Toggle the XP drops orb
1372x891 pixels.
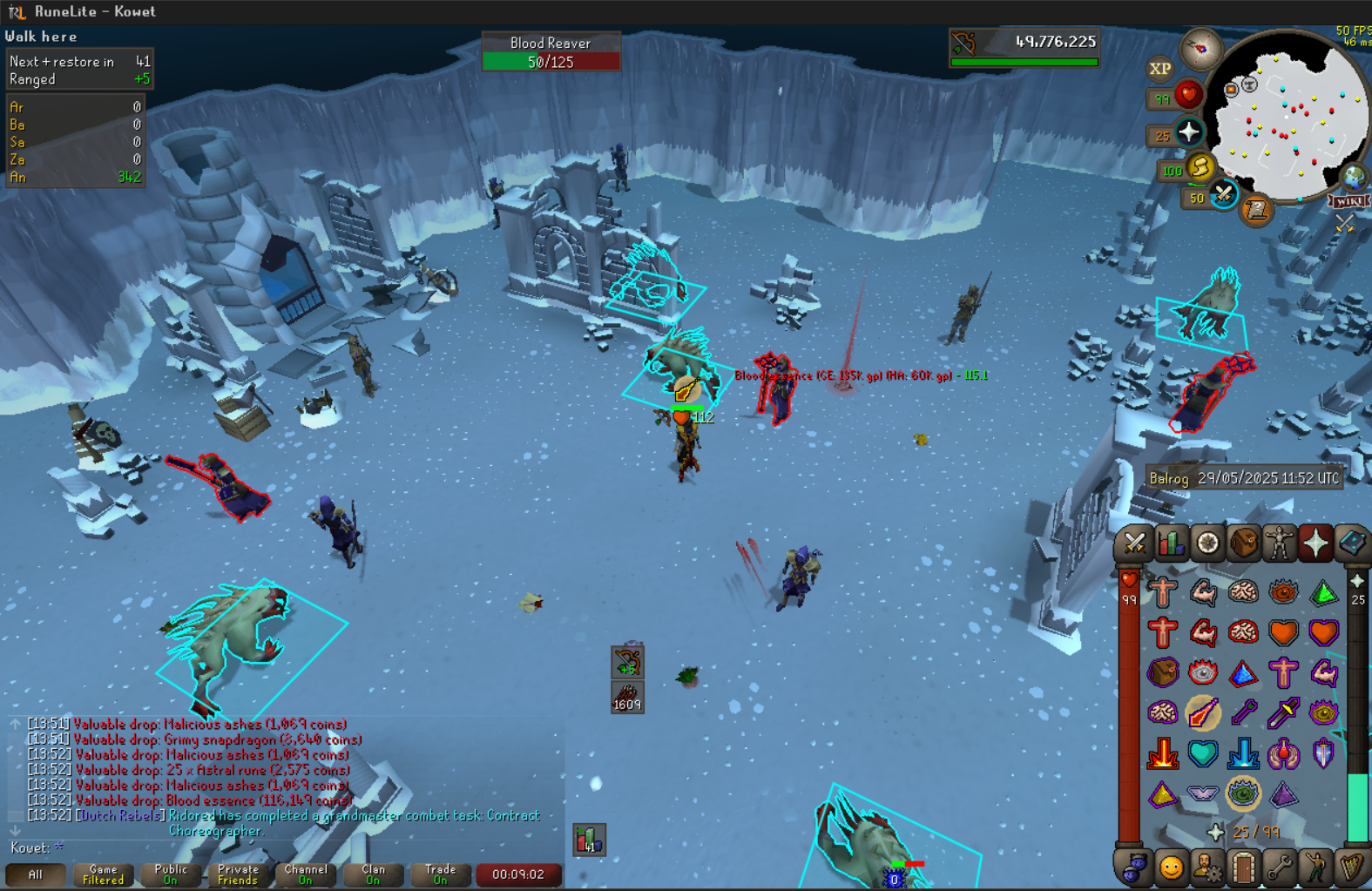click(x=1159, y=69)
